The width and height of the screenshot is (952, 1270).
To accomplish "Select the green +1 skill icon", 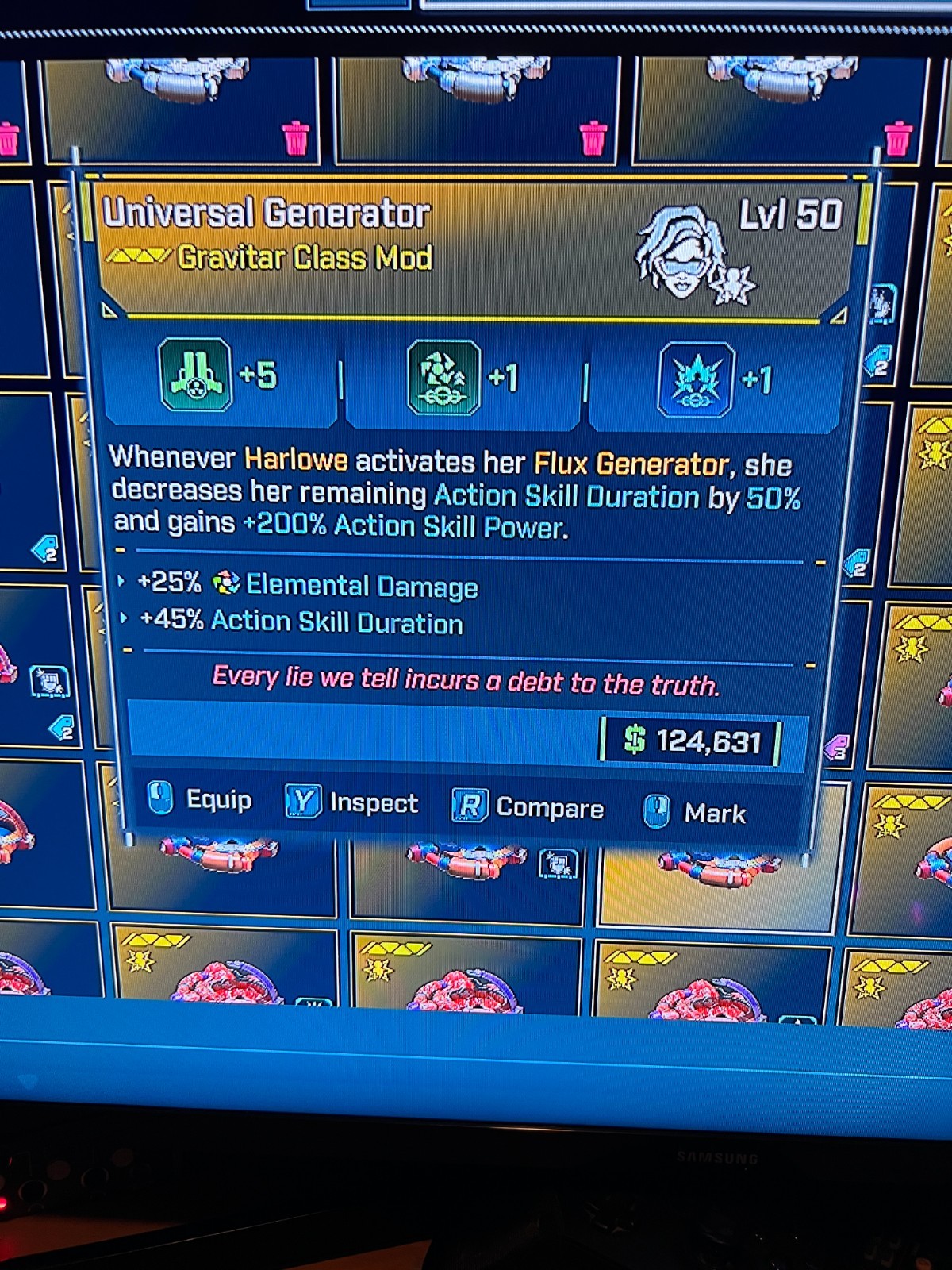I will tap(443, 378).
